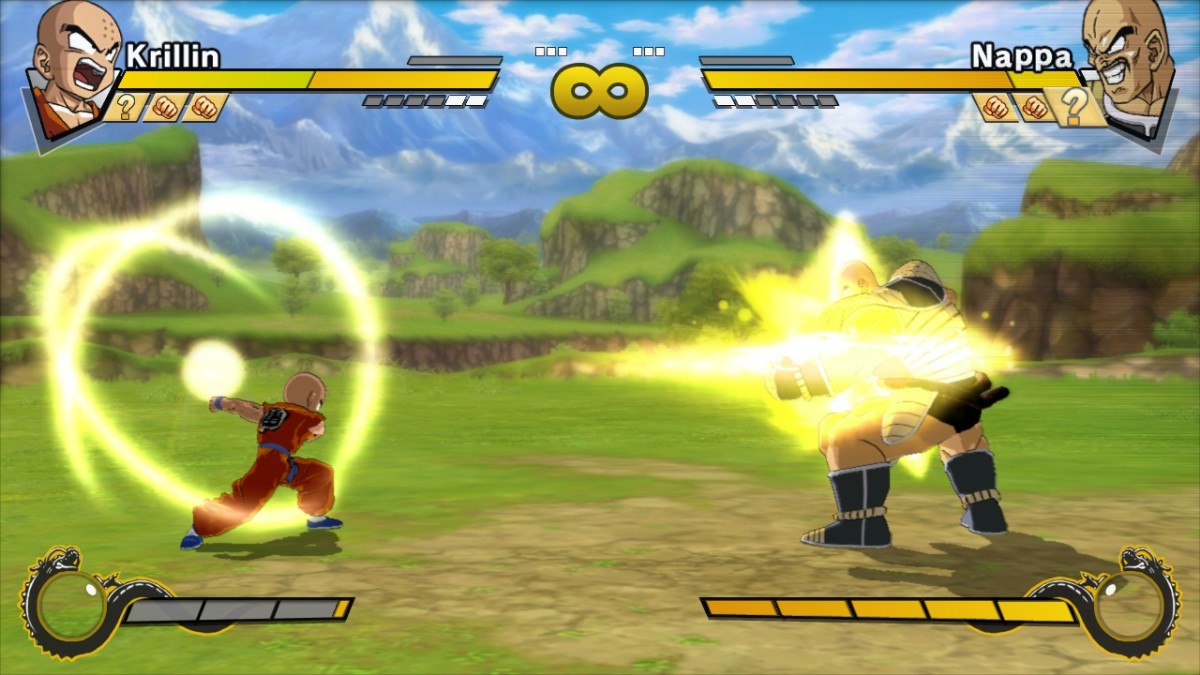Click Nappa's character portrait
This screenshot has width=1200, height=675.
1127,62
